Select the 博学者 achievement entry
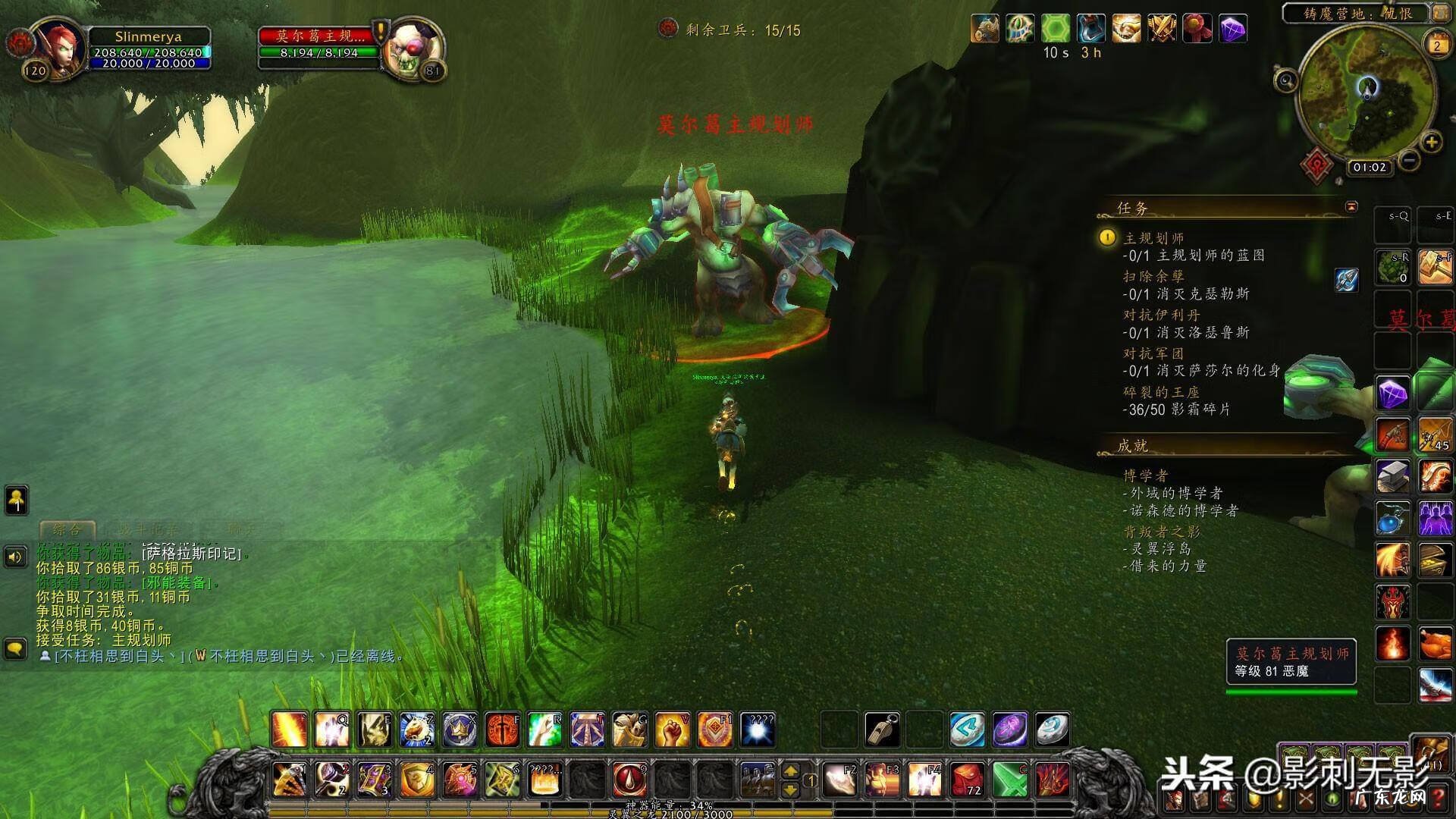 (1146, 475)
